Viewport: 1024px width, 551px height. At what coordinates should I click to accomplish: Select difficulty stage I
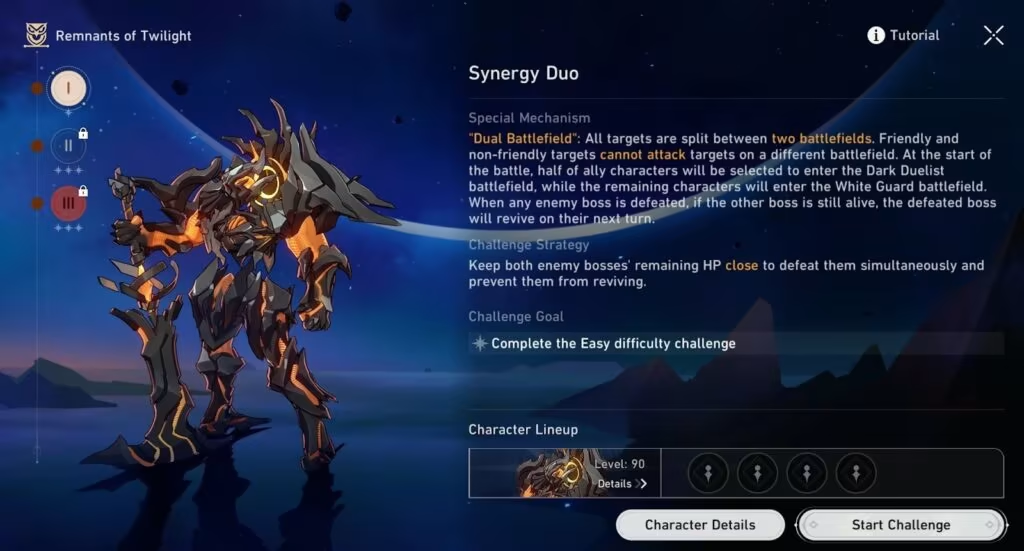(68, 88)
